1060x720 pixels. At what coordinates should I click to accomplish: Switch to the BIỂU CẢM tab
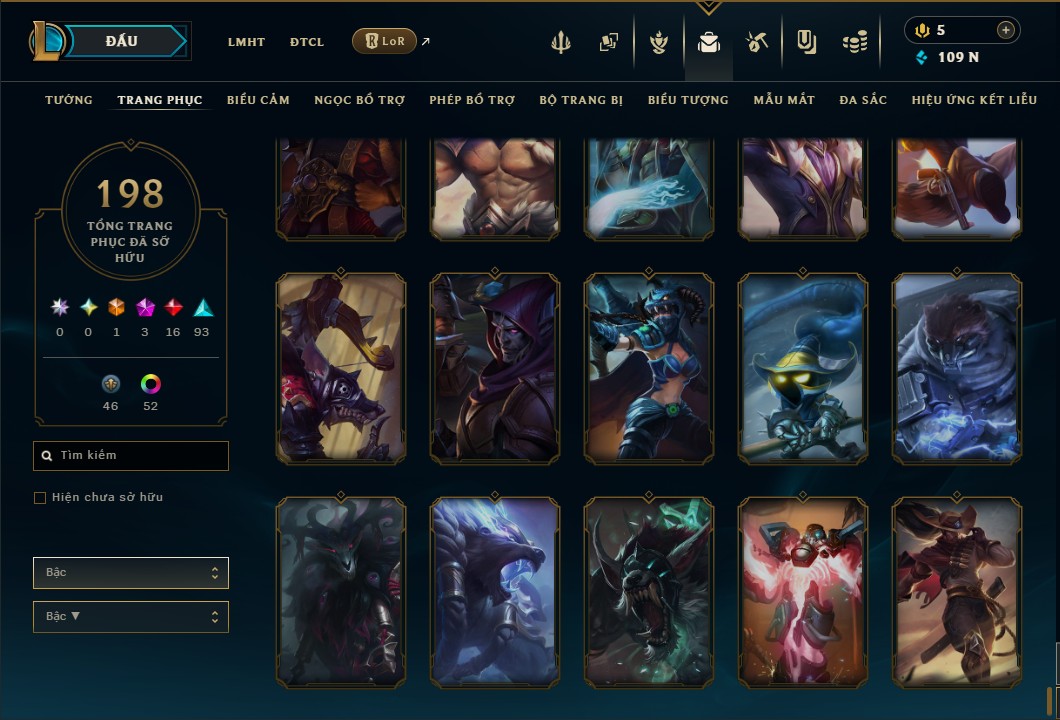click(x=258, y=100)
